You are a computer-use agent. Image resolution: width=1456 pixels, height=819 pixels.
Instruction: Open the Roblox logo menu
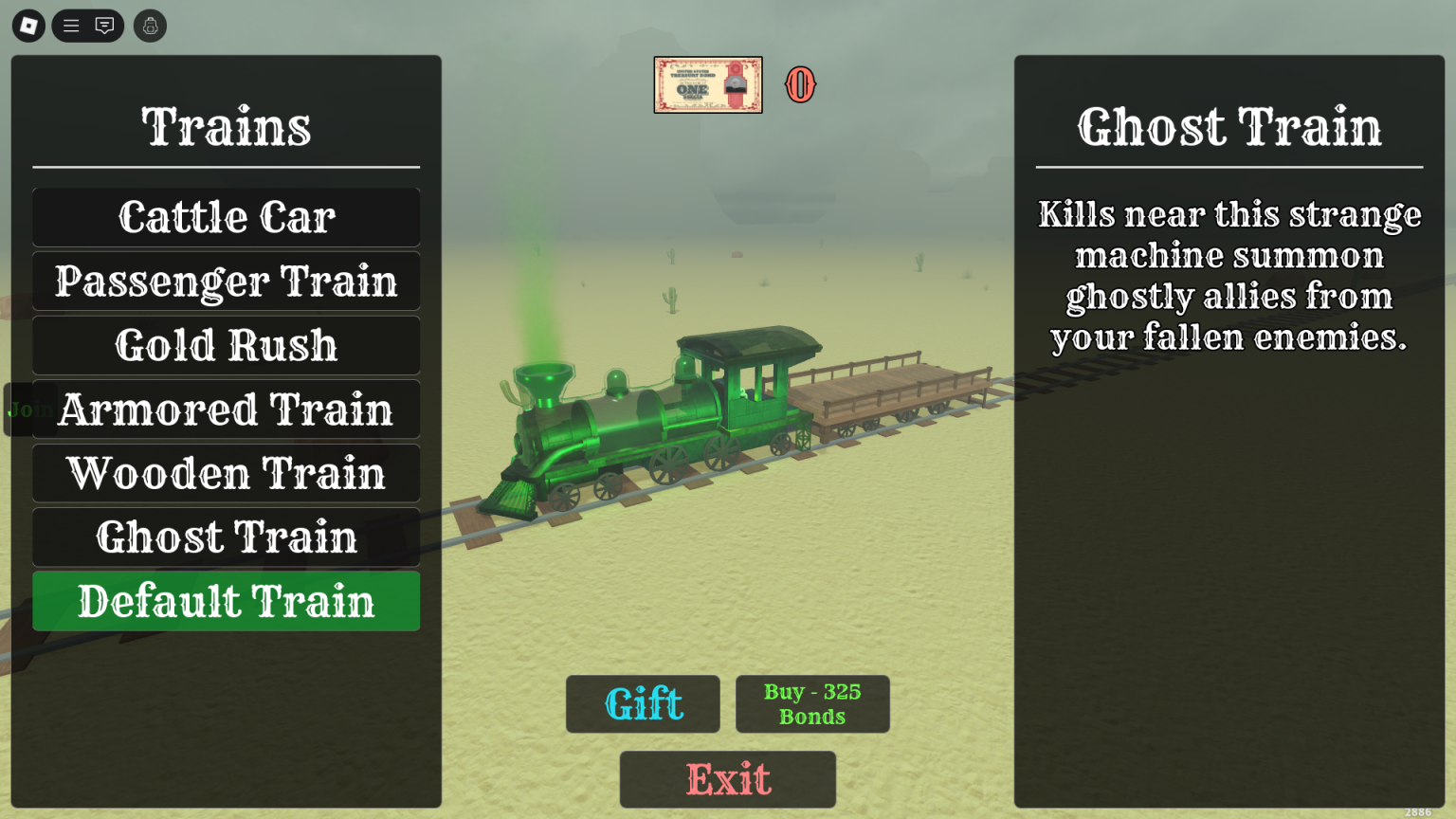click(x=27, y=26)
